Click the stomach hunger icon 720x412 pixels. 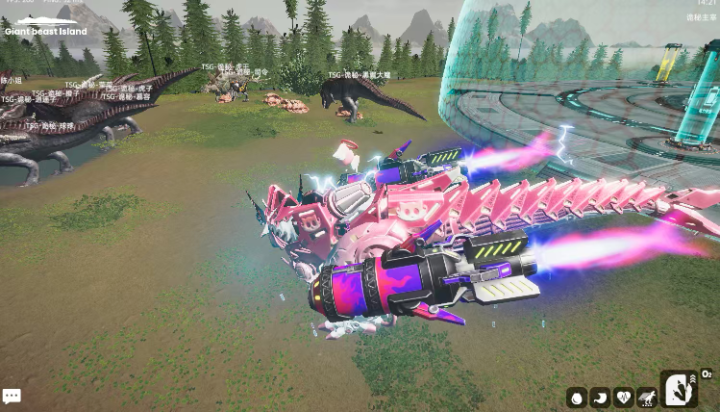pos(600,397)
